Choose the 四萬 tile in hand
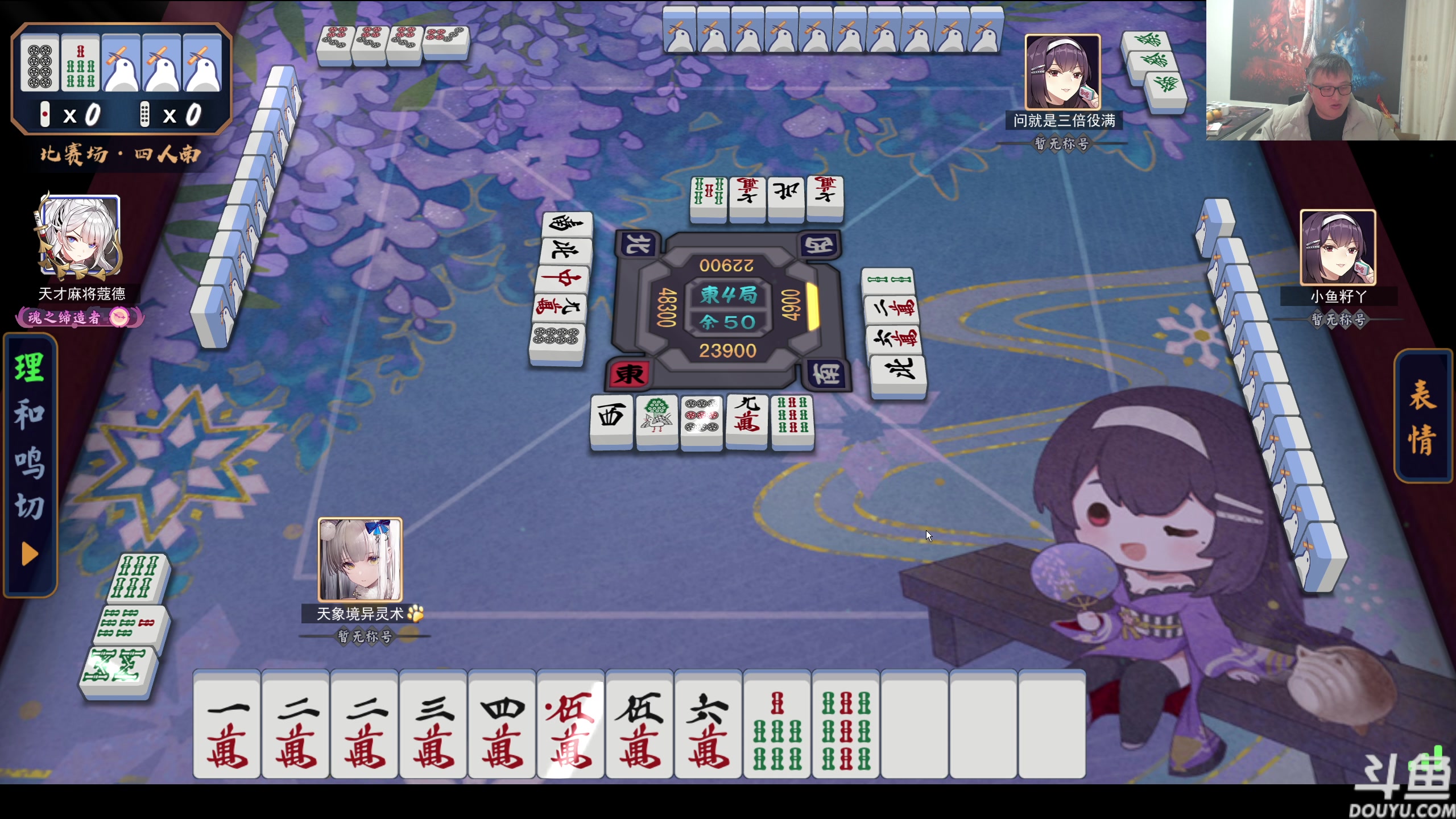This screenshot has width=1456, height=819. click(x=502, y=725)
